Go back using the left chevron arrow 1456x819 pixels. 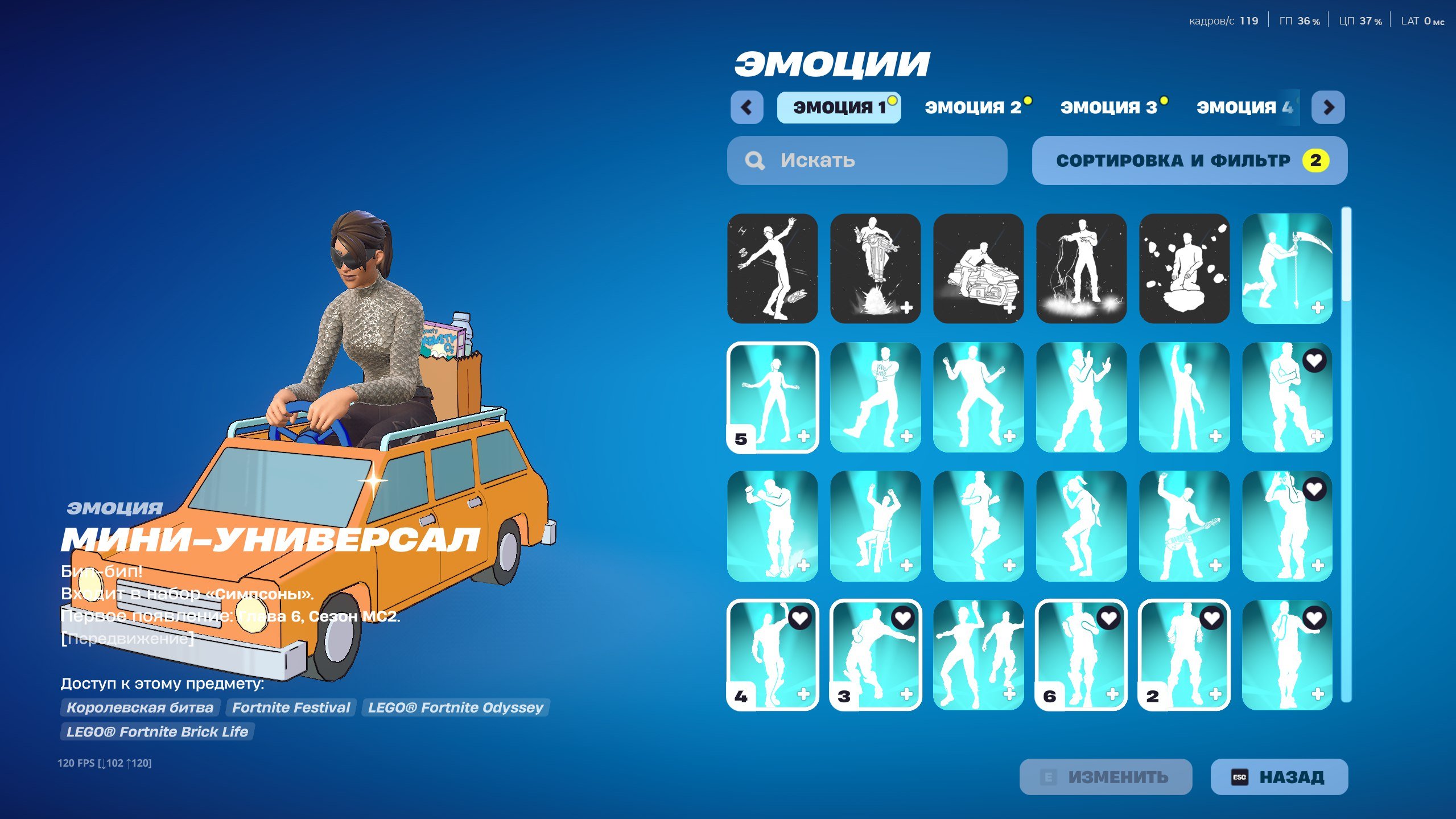point(747,107)
